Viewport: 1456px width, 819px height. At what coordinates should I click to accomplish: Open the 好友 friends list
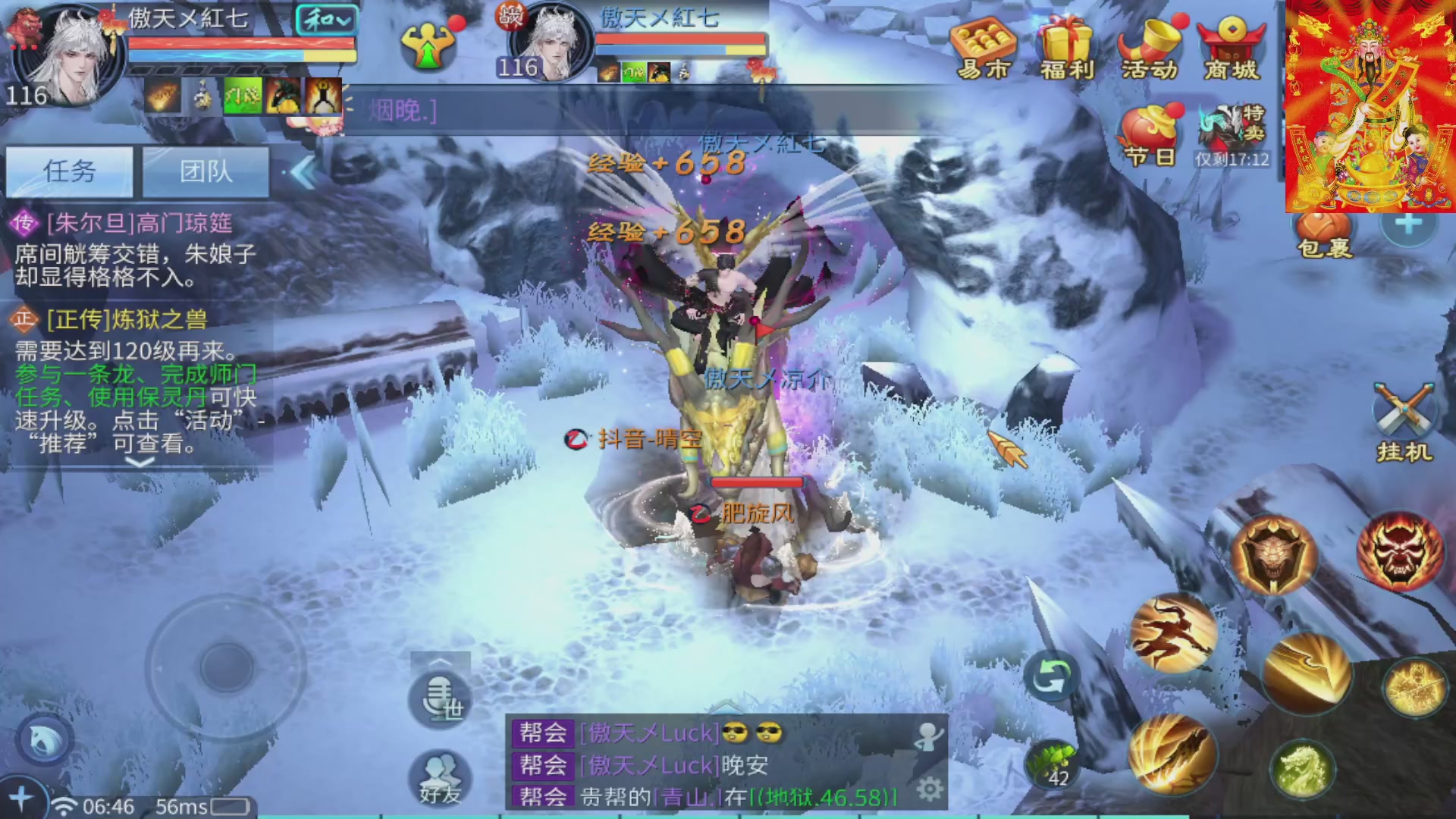point(440,778)
